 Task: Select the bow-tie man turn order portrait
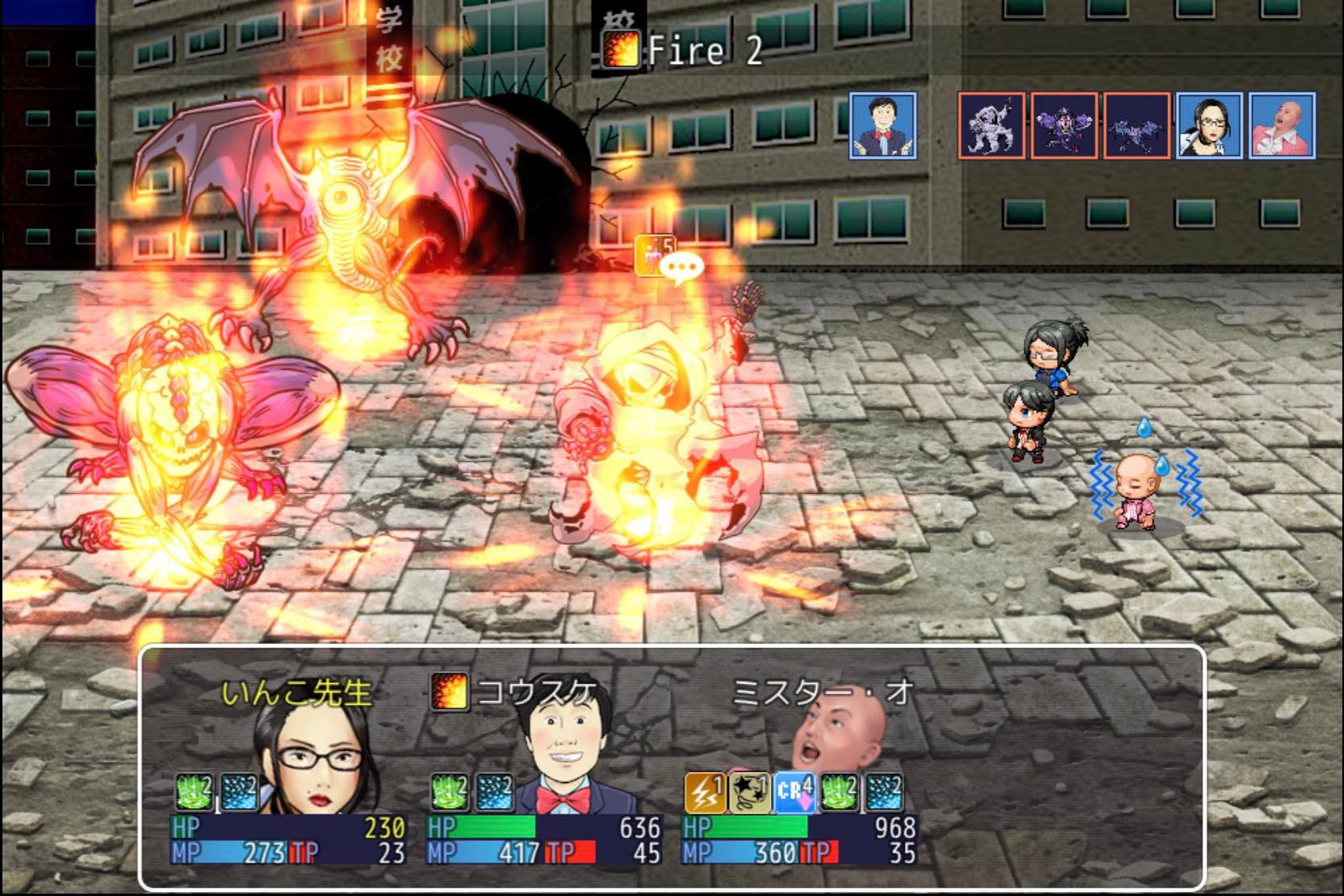882,125
